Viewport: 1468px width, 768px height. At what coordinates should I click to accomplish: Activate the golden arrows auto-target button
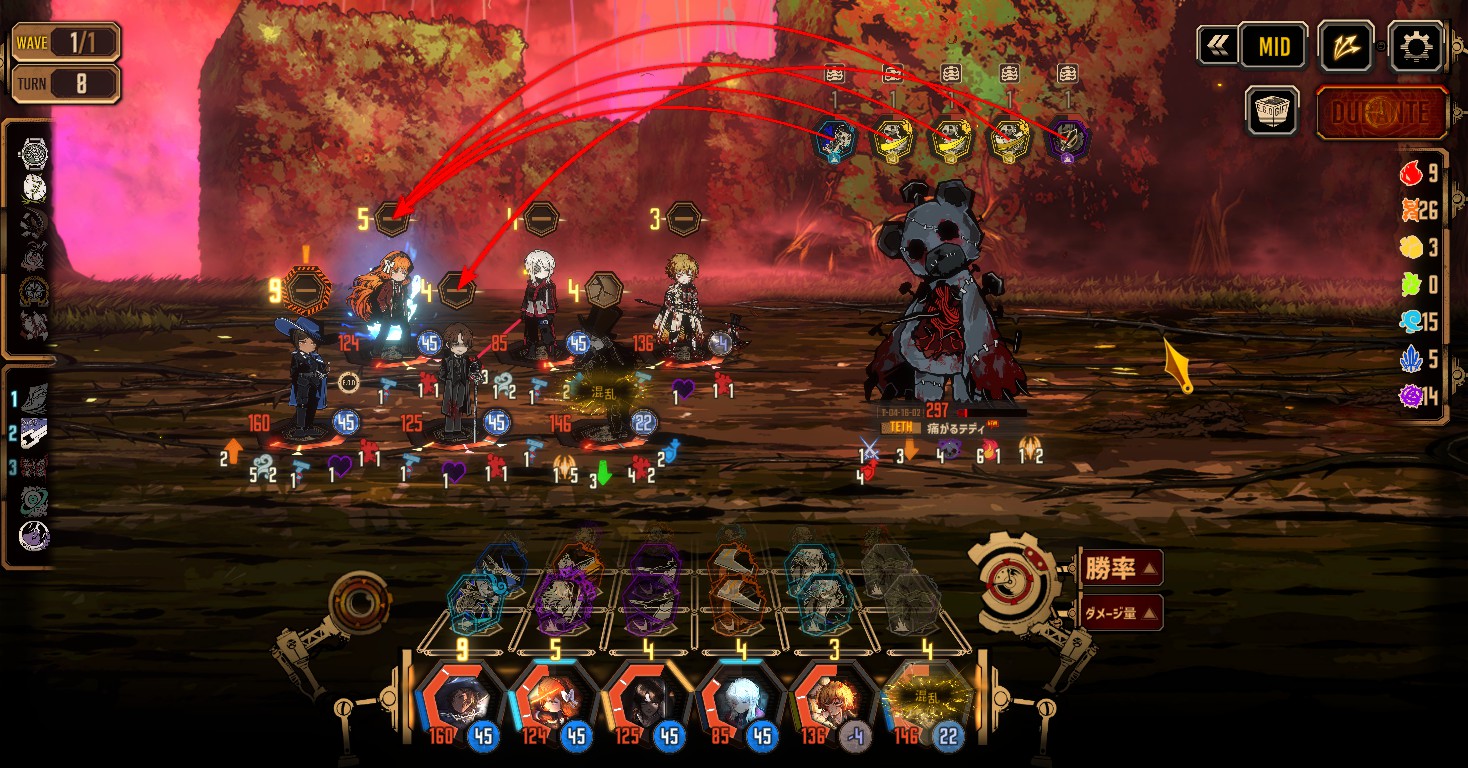click(x=1345, y=46)
